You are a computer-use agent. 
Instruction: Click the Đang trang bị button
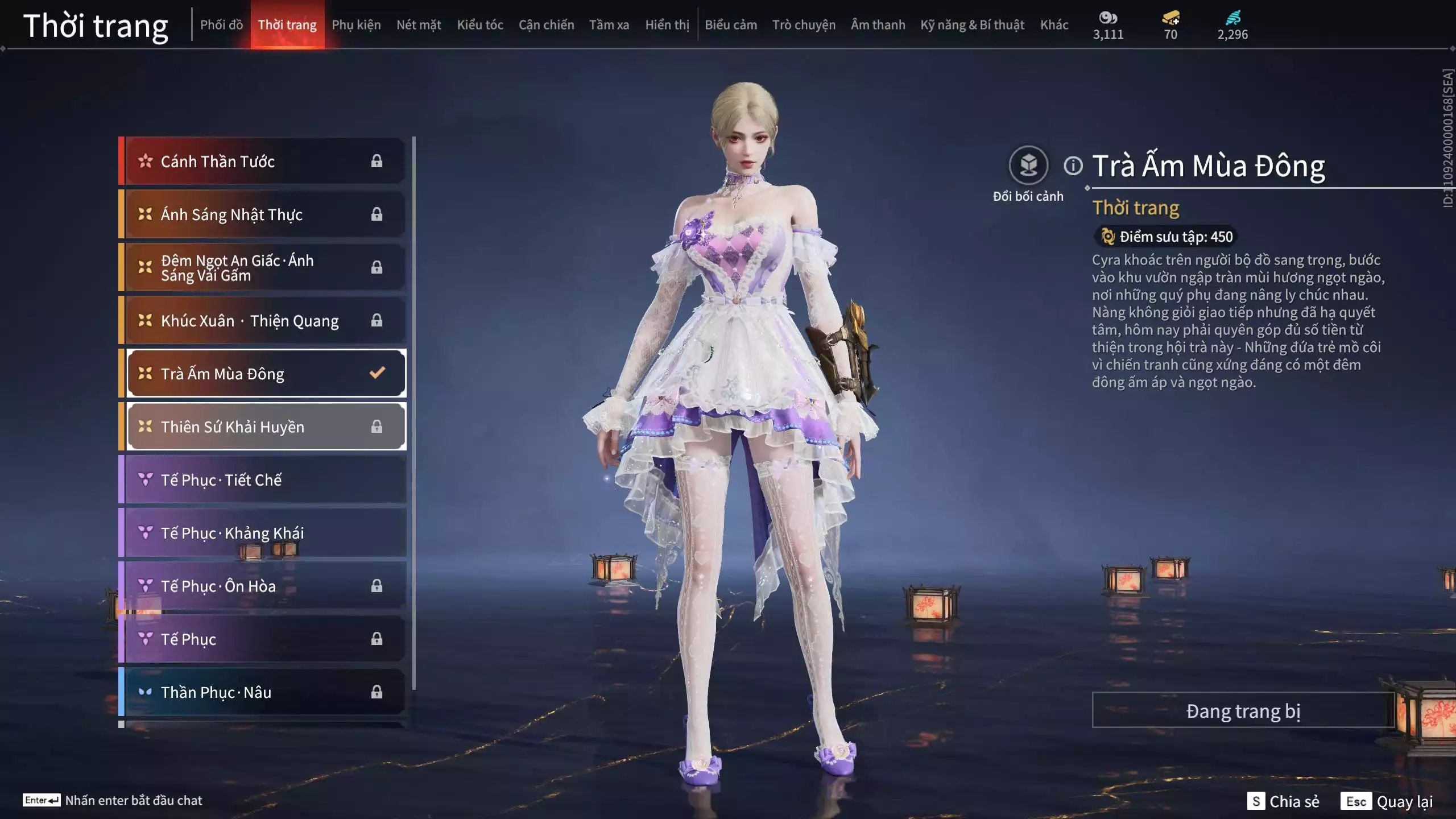[x=1243, y=710]
